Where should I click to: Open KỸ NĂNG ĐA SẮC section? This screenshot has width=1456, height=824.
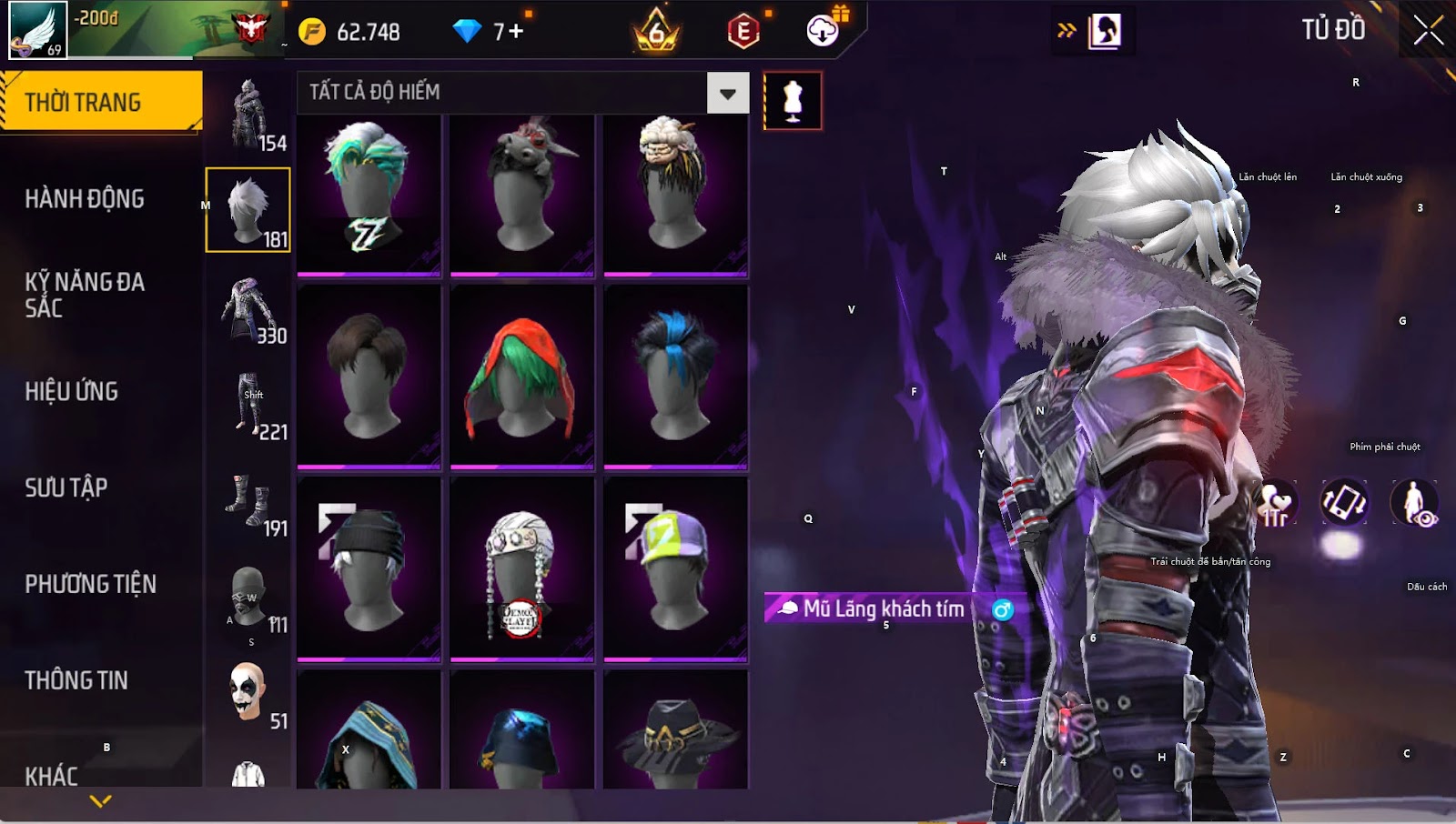click(x=85, y=295)
